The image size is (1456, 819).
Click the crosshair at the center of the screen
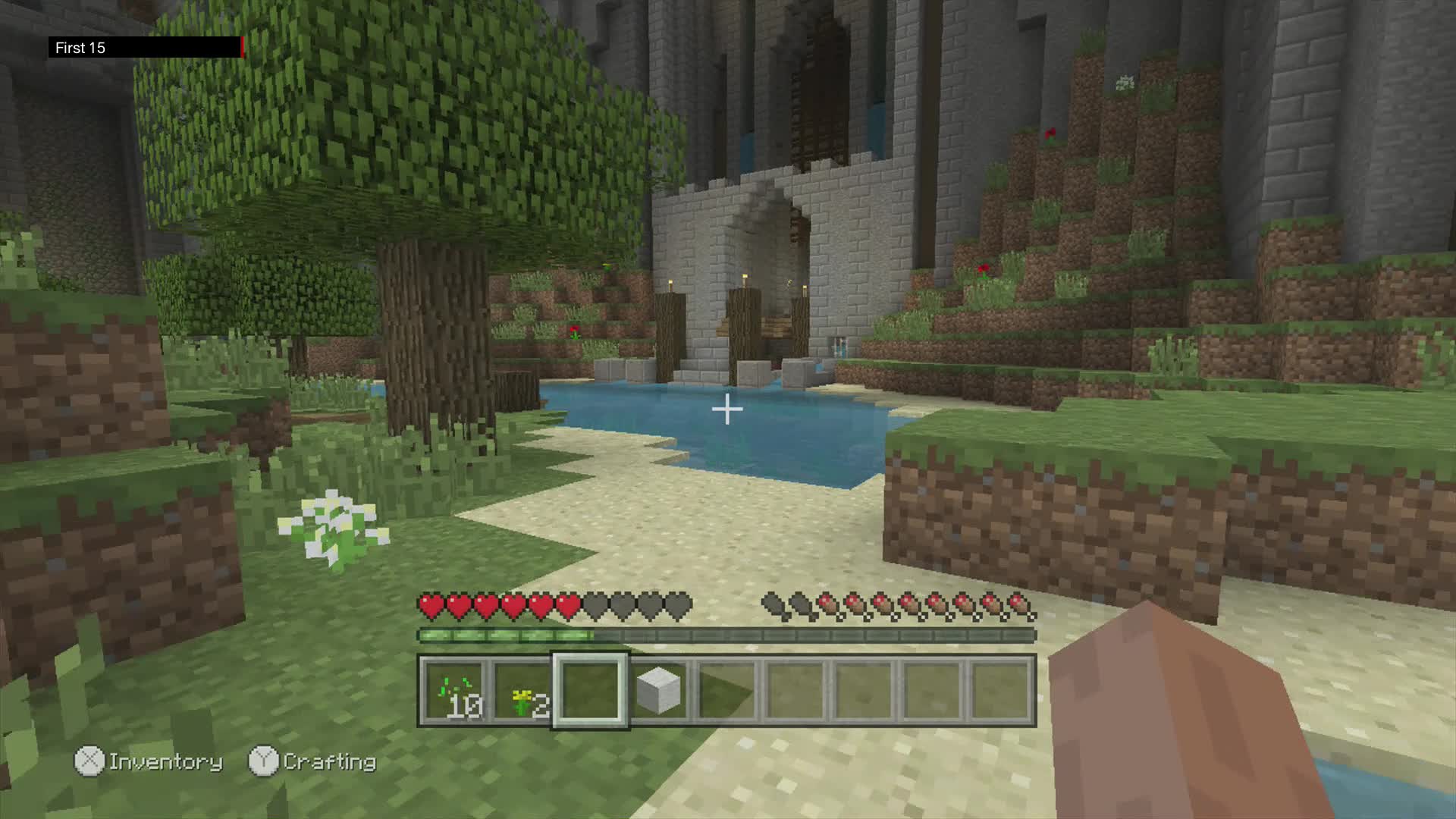click(x=728, y=409)
